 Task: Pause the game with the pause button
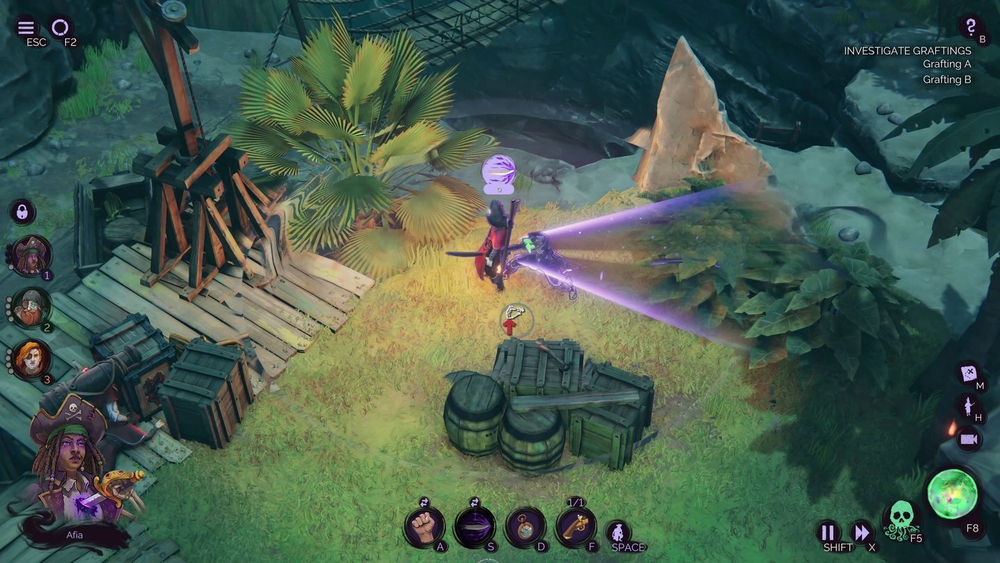tap(828, 532)
